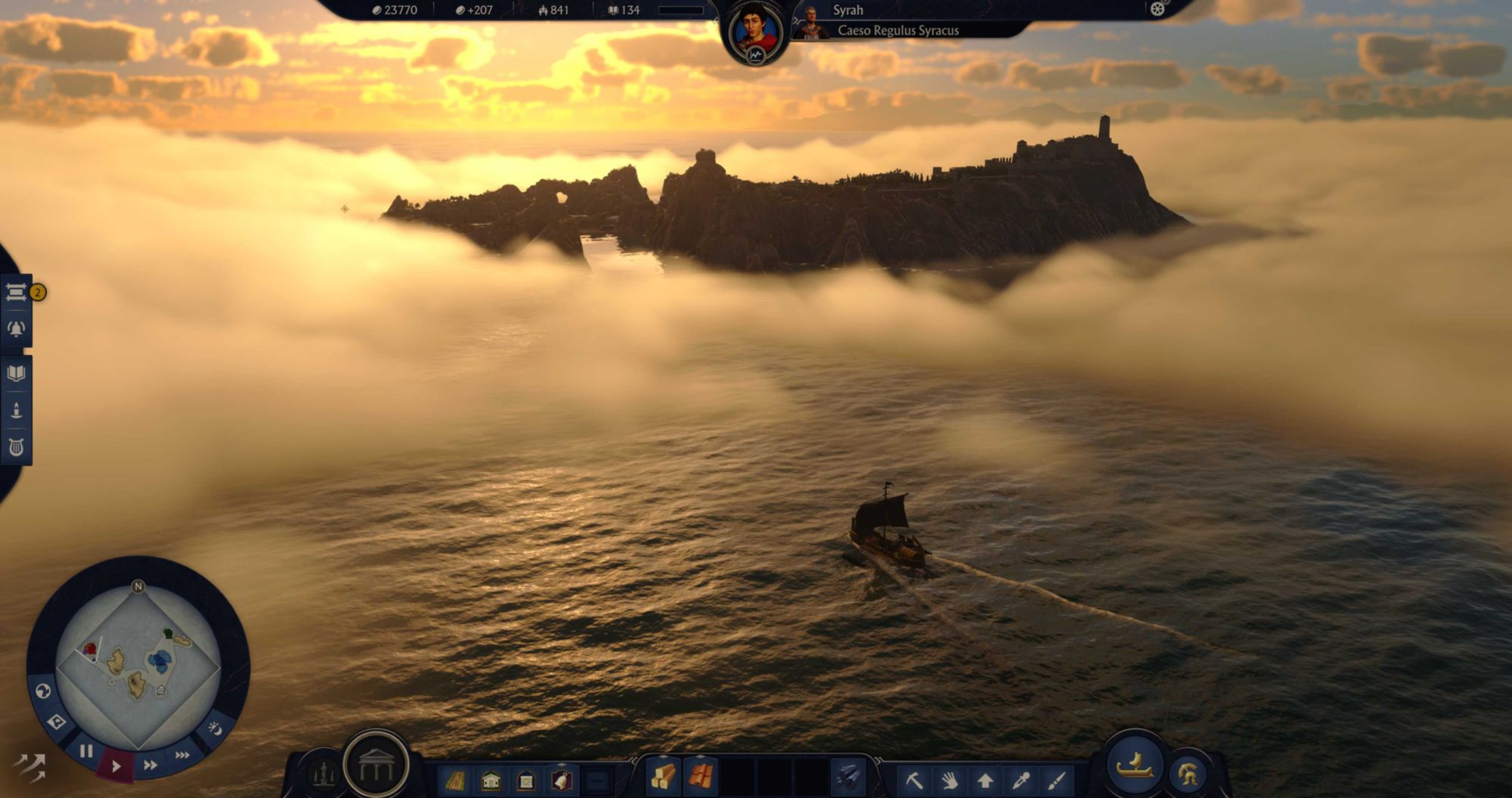The height and width of the screenshot is (798, 1512).
Task: Open the notification bell panel
Action: [x=16, y=329]
